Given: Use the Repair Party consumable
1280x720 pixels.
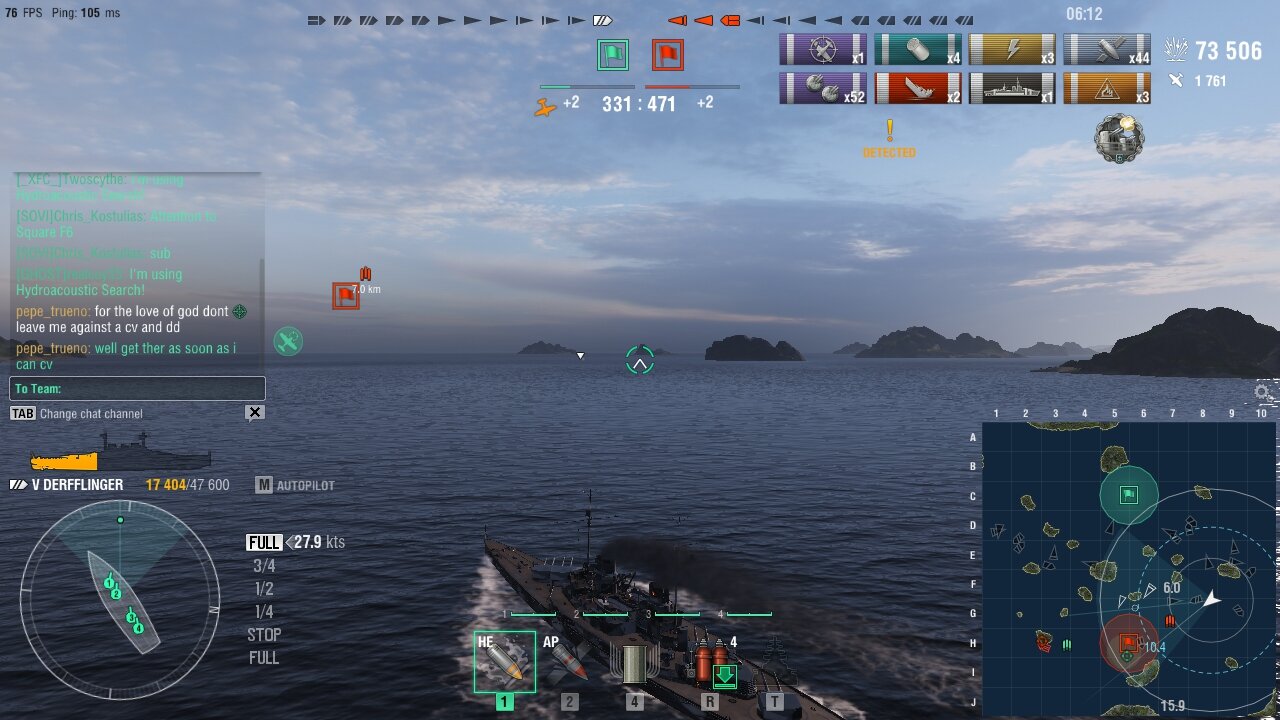Looking at the screenshot, I should [x=710, y=664].
